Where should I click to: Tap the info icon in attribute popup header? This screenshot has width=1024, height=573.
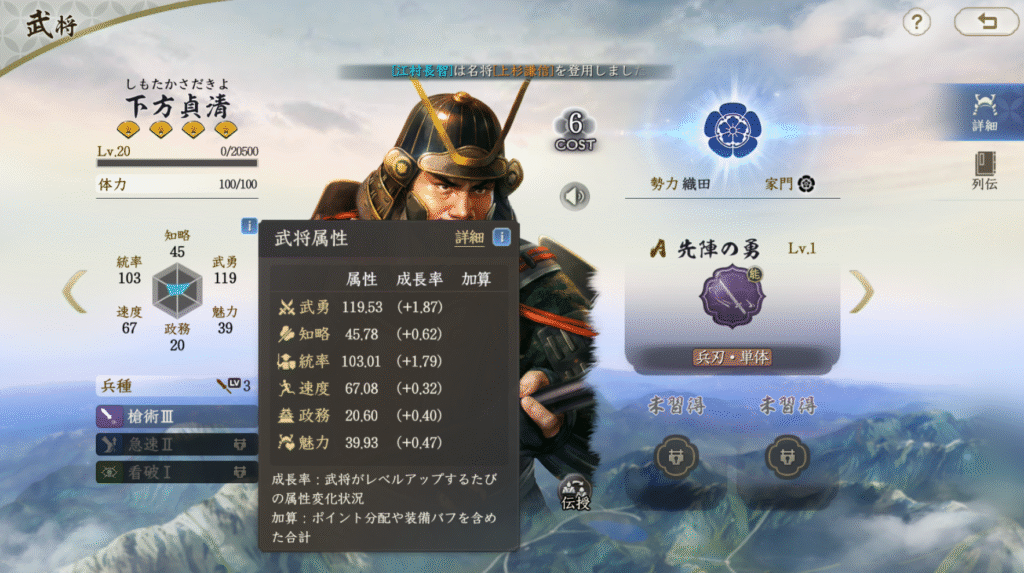[502, 237]
